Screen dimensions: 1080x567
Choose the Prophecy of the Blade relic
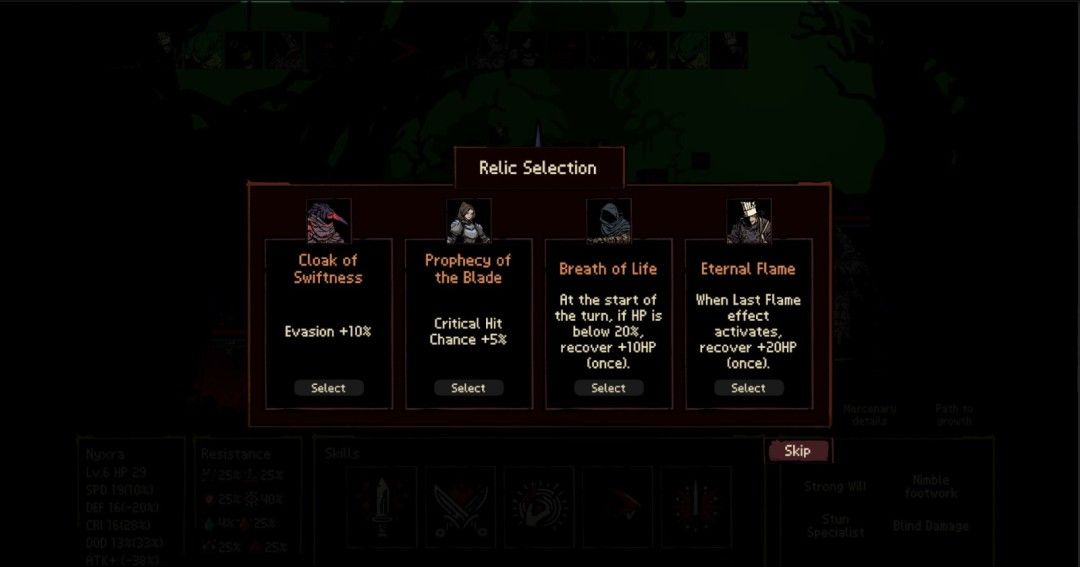click(468, 388)
